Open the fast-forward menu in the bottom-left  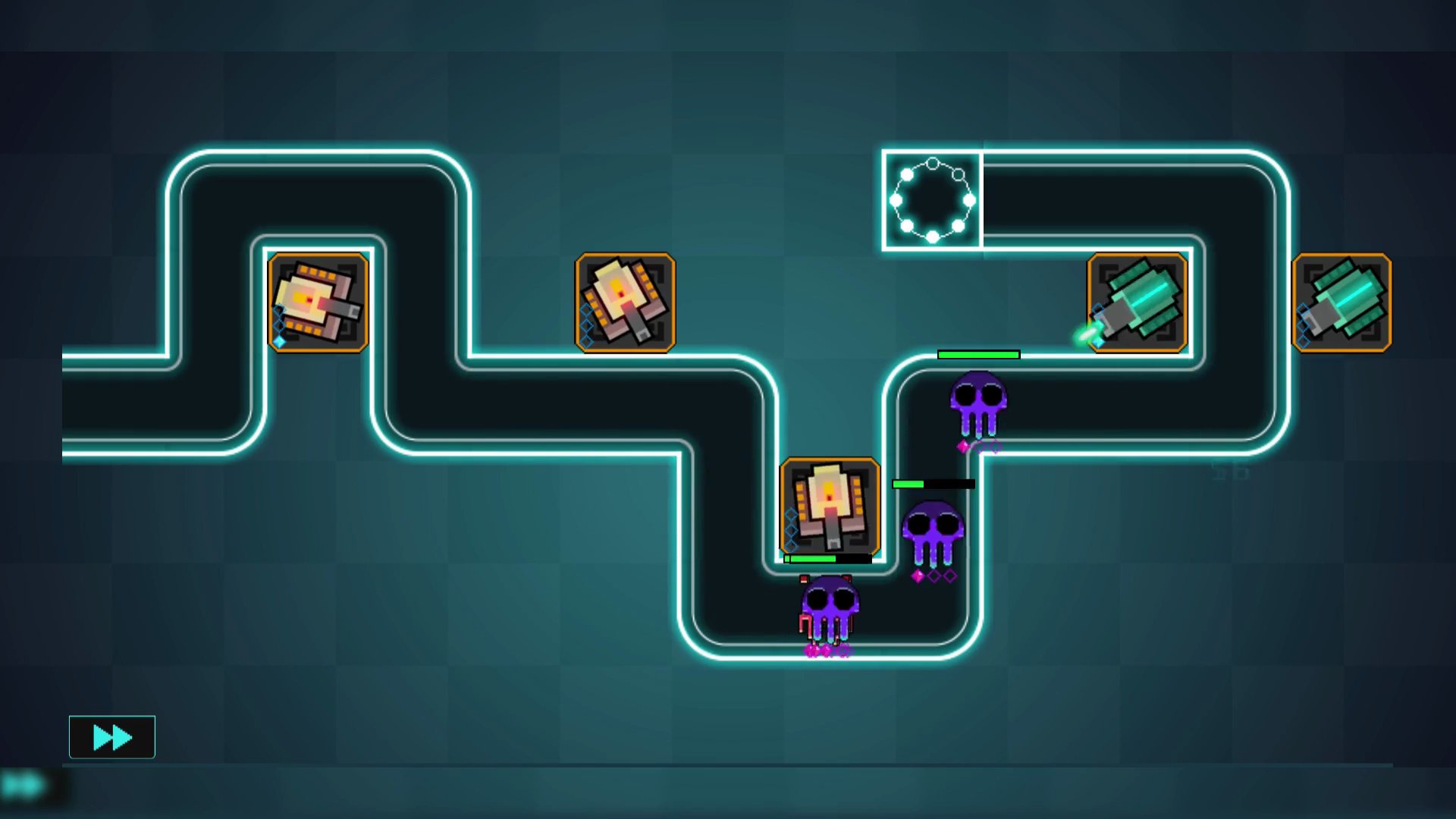pos(112,736)
